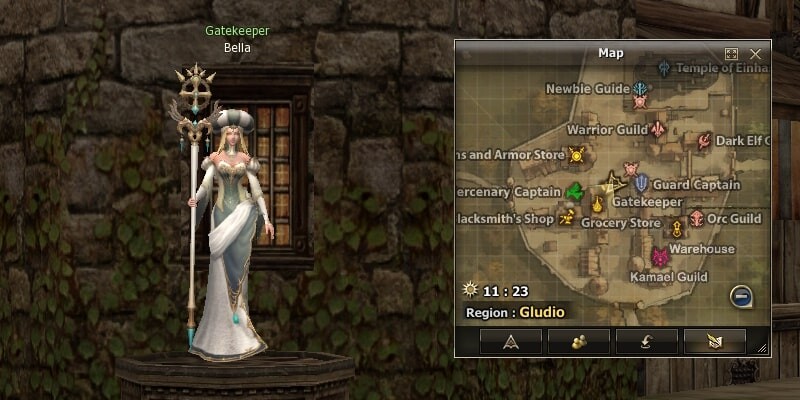Viewport: 800px width, 400px height.
Task: Click the Grocery Store marker
Action: click(x=598, y=206)
